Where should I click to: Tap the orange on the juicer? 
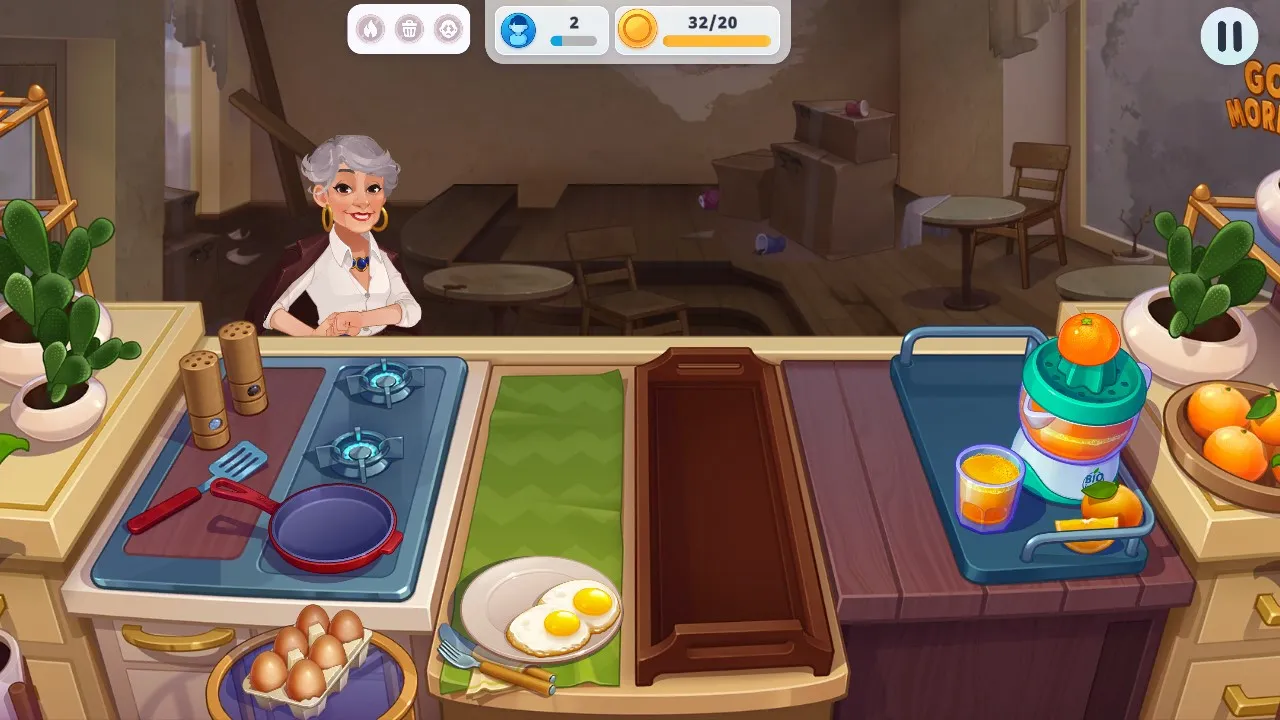[x=1087, y=337]
